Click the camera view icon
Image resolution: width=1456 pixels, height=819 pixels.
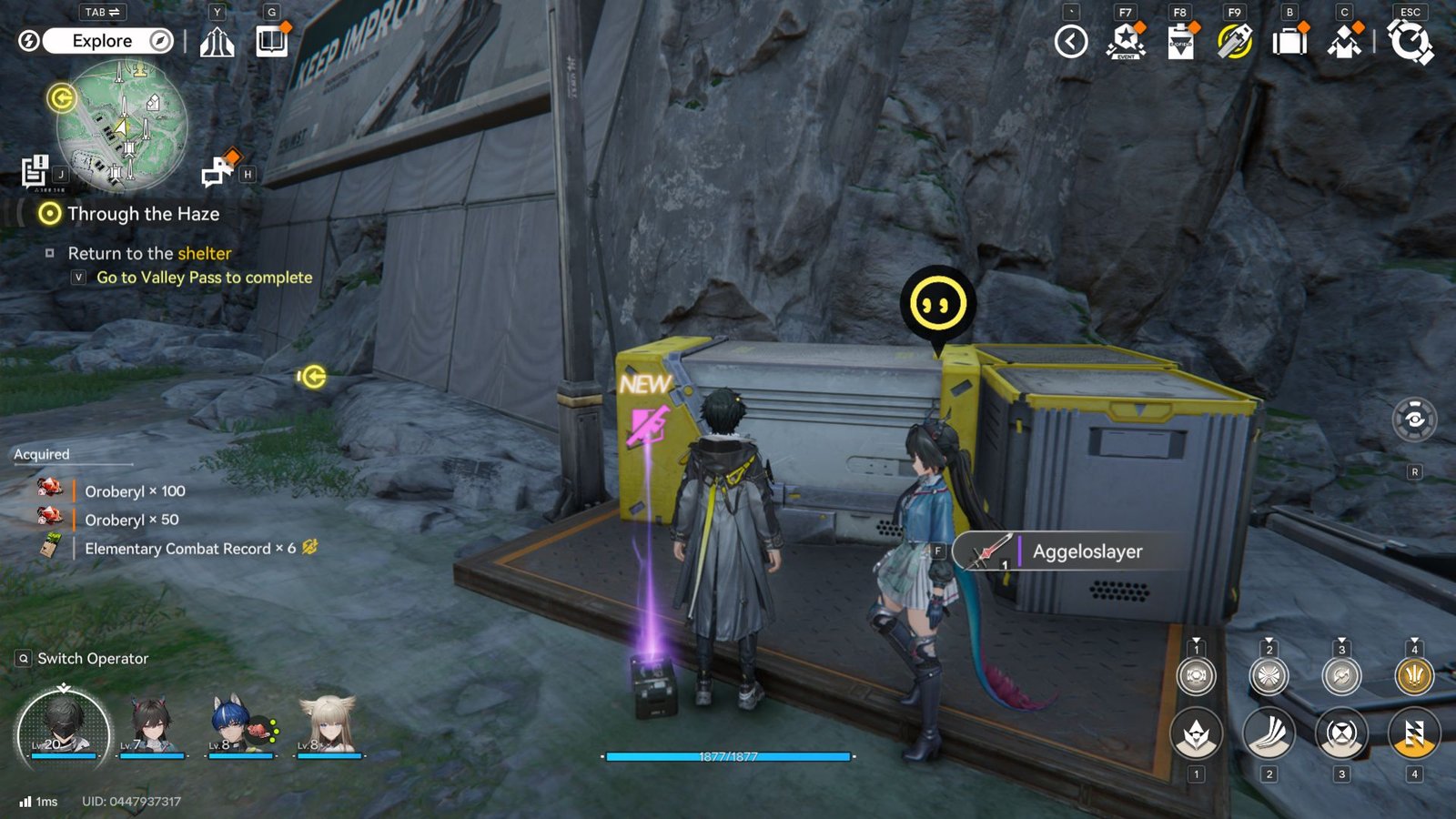(x=1414, y=420)
